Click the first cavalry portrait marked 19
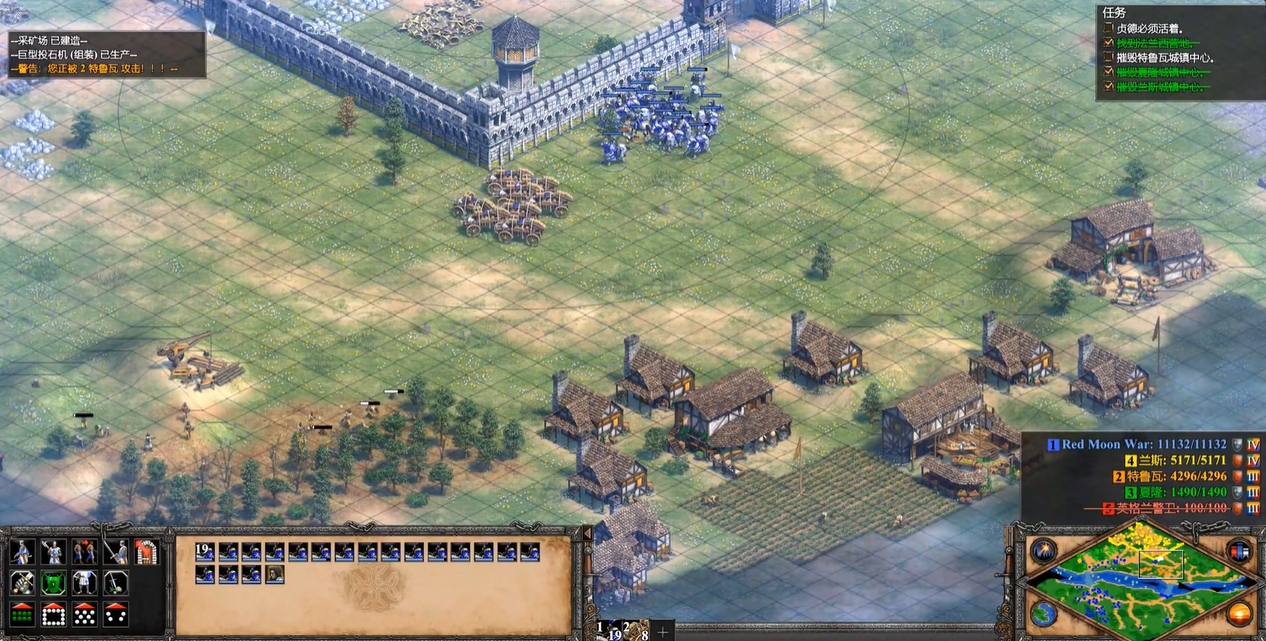The height and width of the screenshot is (641, 1266). tap(204, 551)
